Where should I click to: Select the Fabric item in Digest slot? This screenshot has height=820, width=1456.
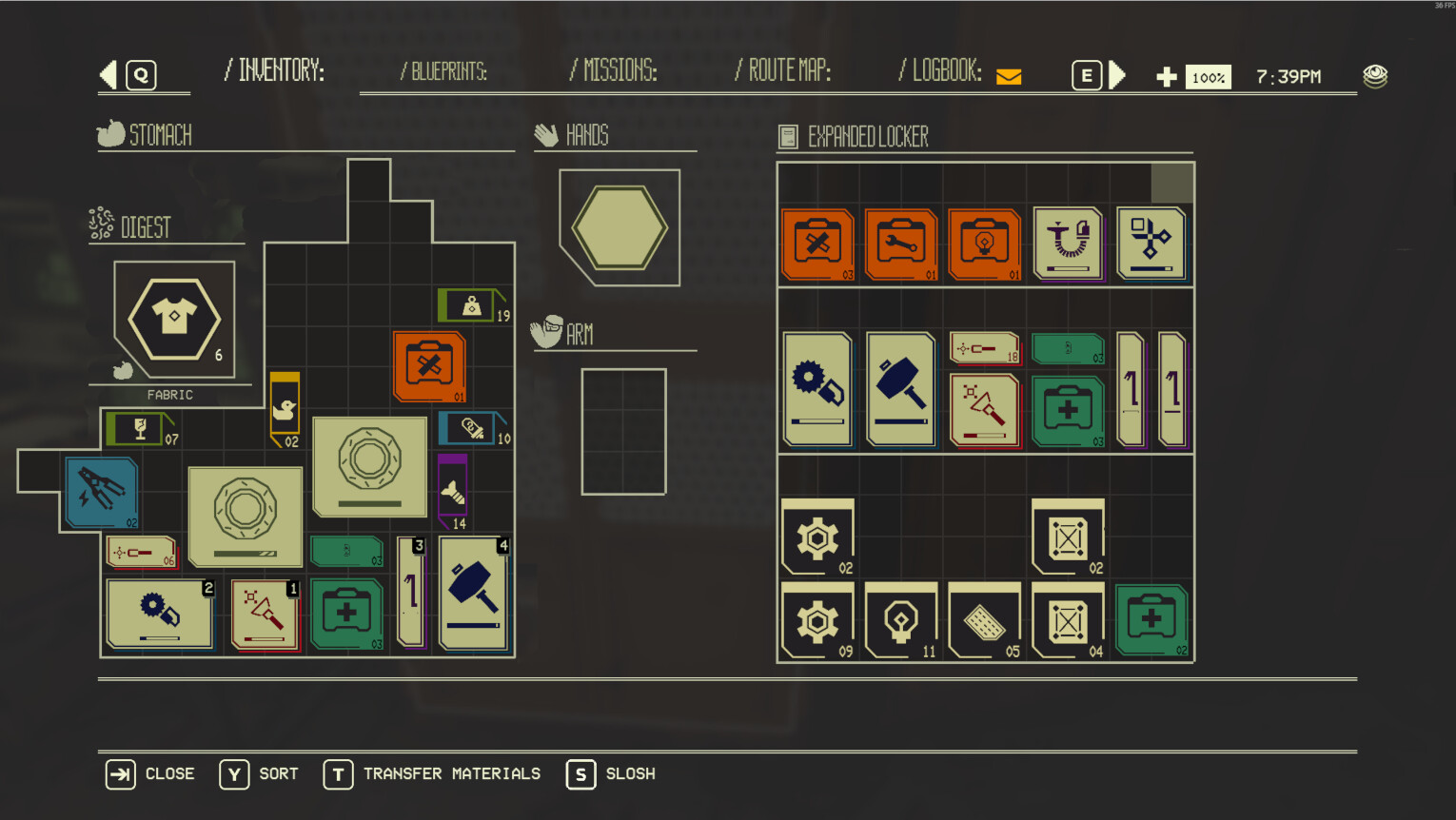pyautogui.click(x=174, y=319)
